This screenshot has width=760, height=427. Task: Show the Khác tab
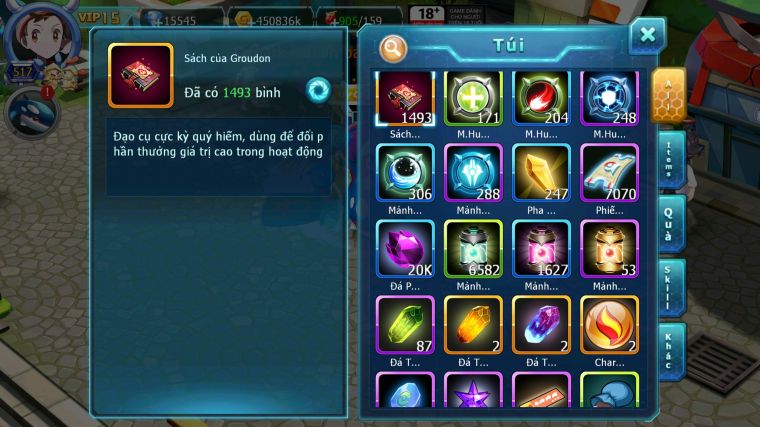tap(670, 350)
